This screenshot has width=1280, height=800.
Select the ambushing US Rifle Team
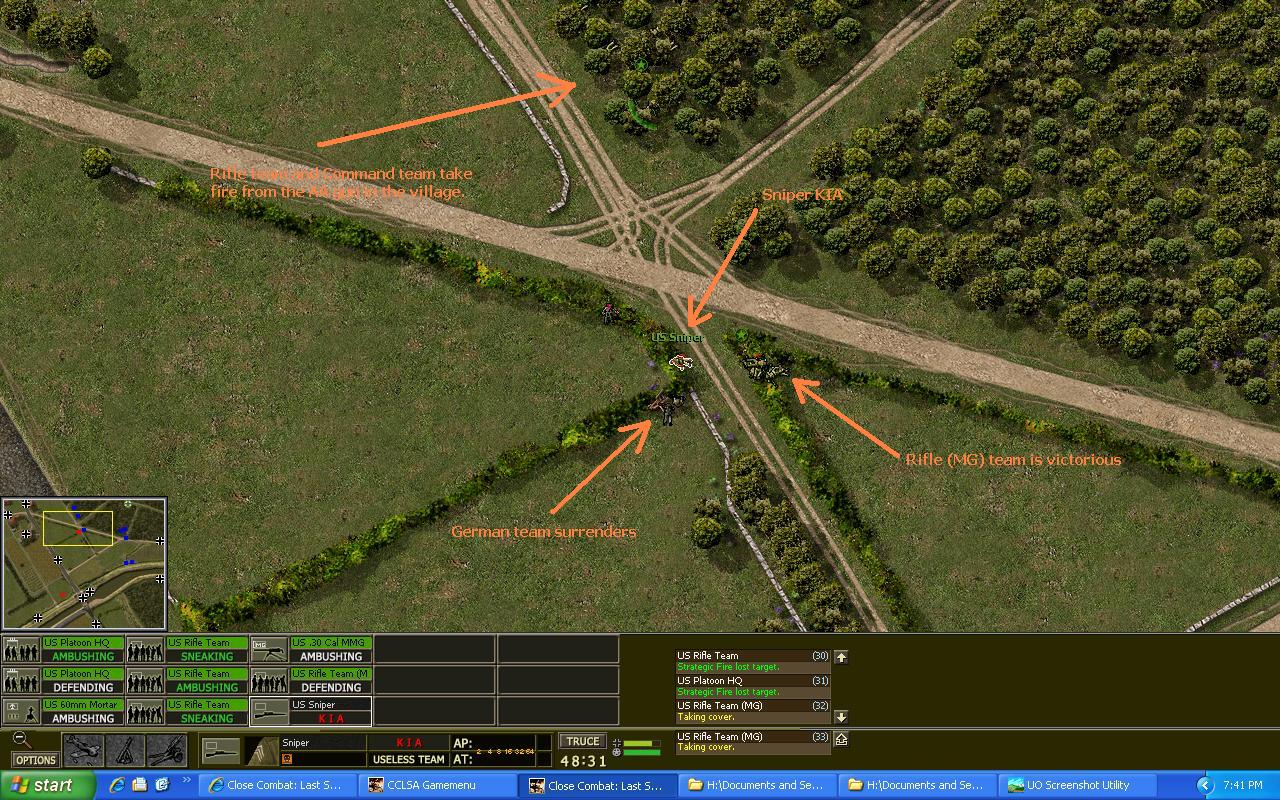click(187, 681)
